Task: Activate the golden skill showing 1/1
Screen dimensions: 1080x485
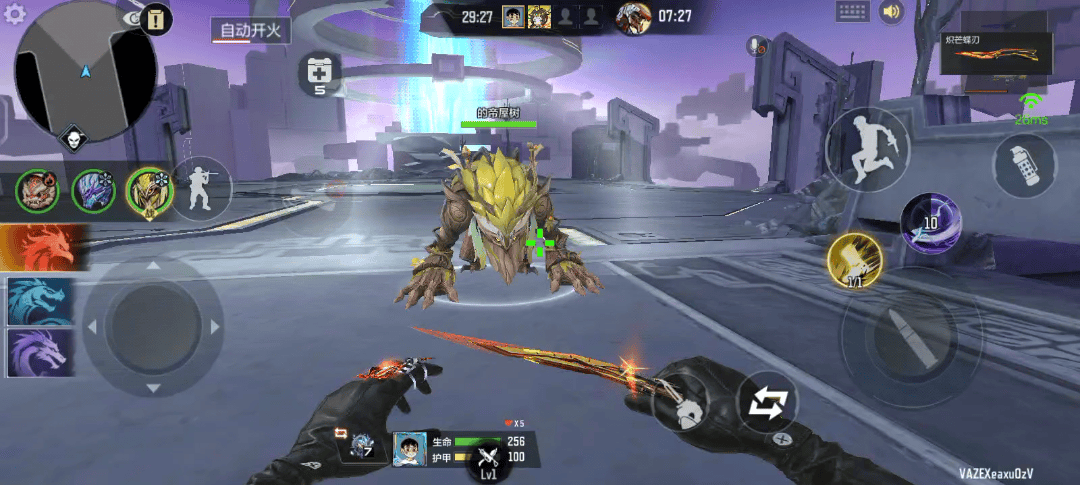Action: (x=854, y=261)
